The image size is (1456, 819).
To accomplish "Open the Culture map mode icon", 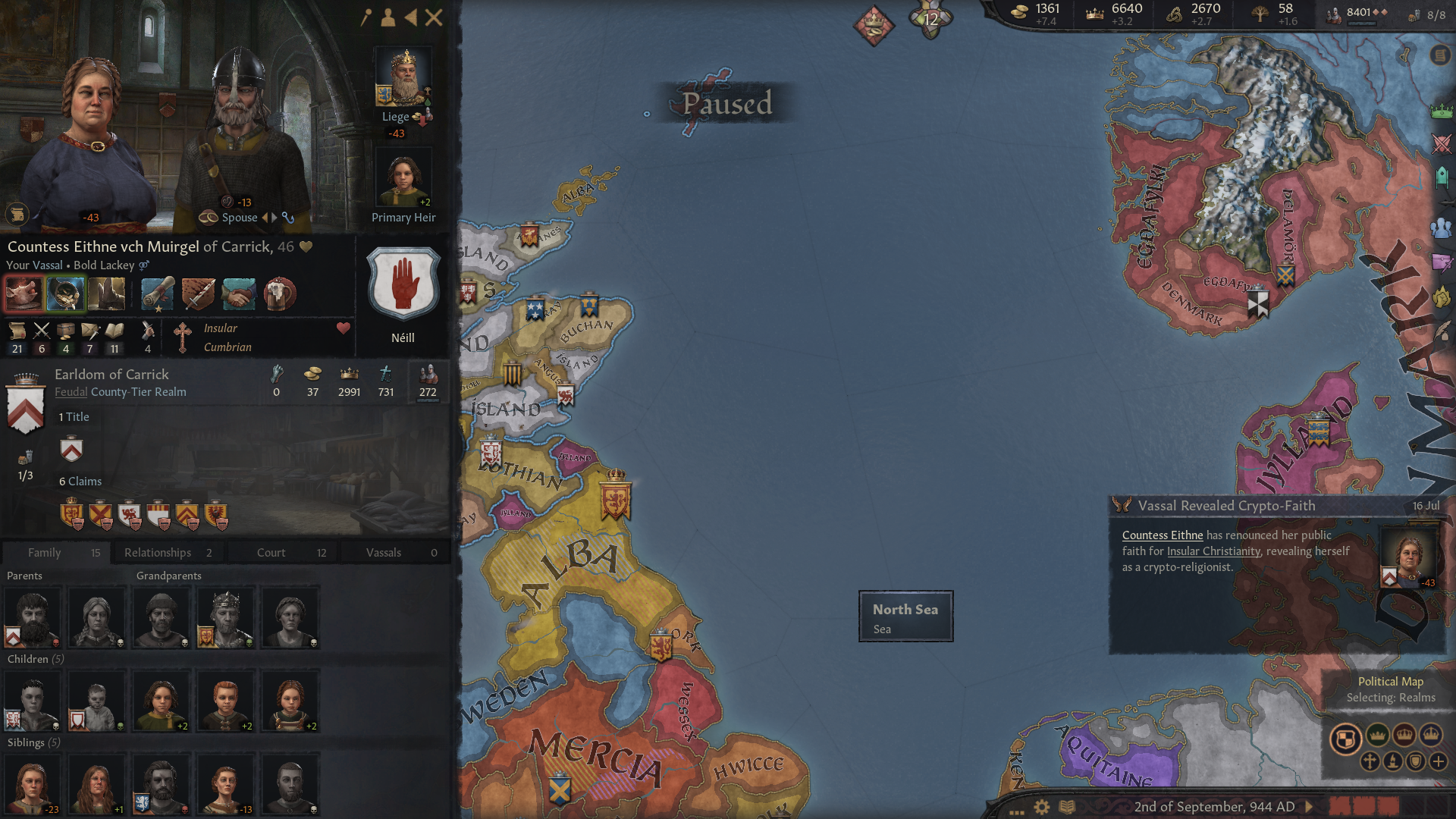I will point(1394,761).
